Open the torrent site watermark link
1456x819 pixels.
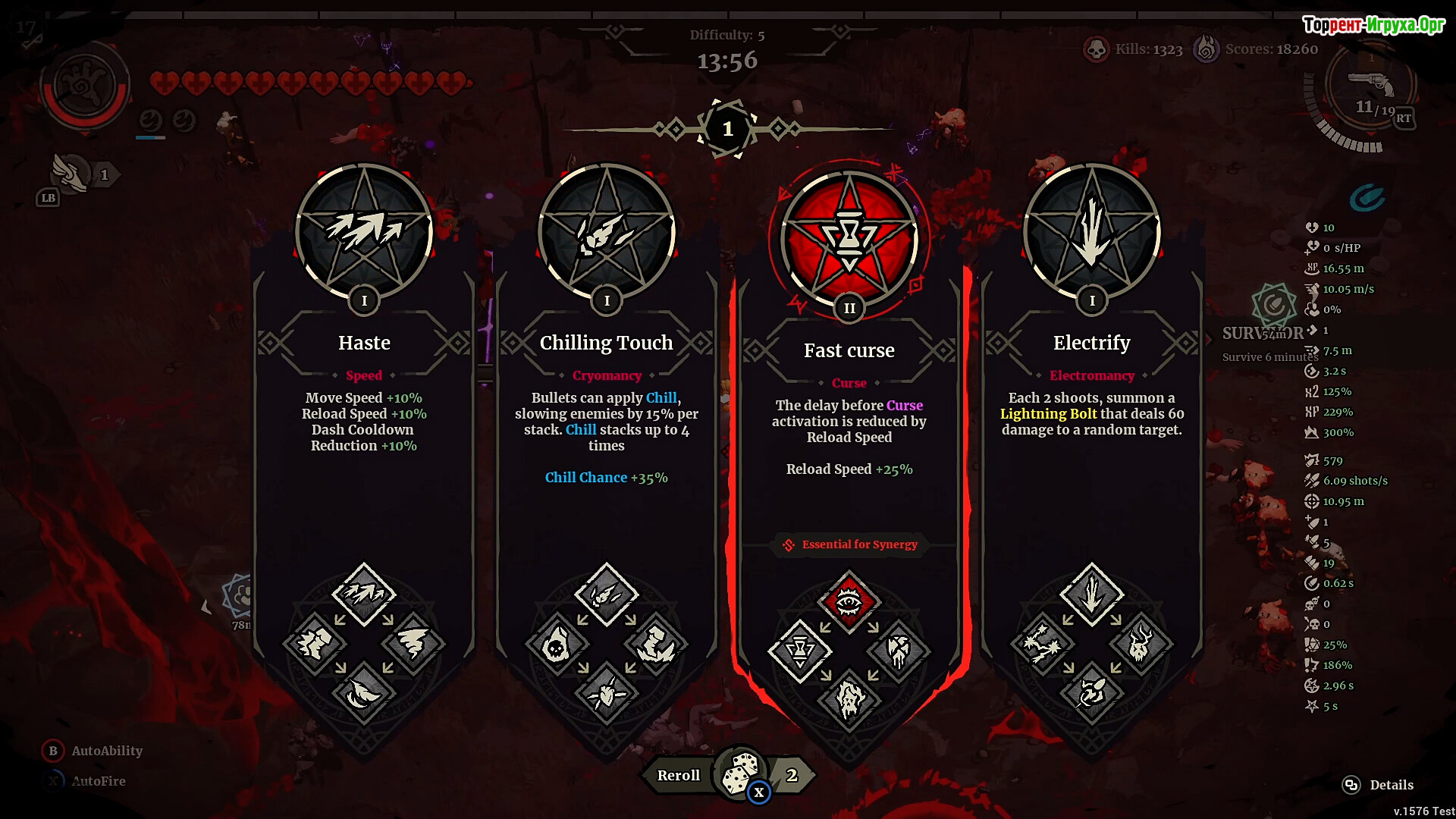point(1373,25)
